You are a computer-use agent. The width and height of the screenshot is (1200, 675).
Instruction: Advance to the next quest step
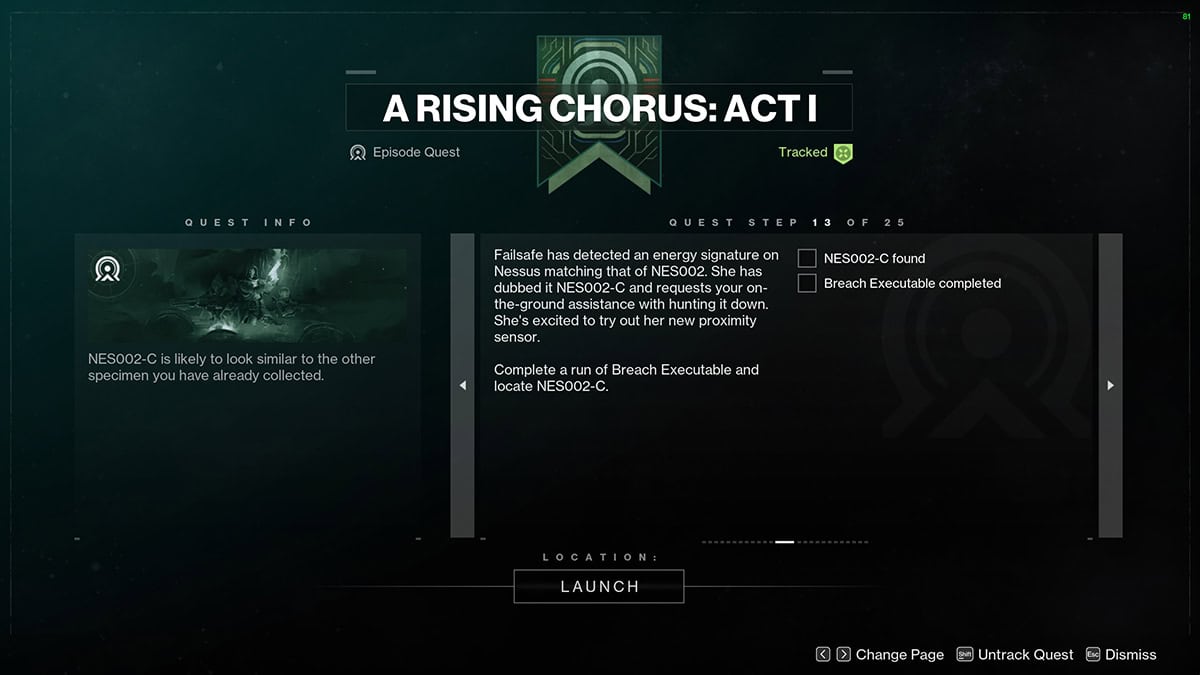tap(1110, 385)
